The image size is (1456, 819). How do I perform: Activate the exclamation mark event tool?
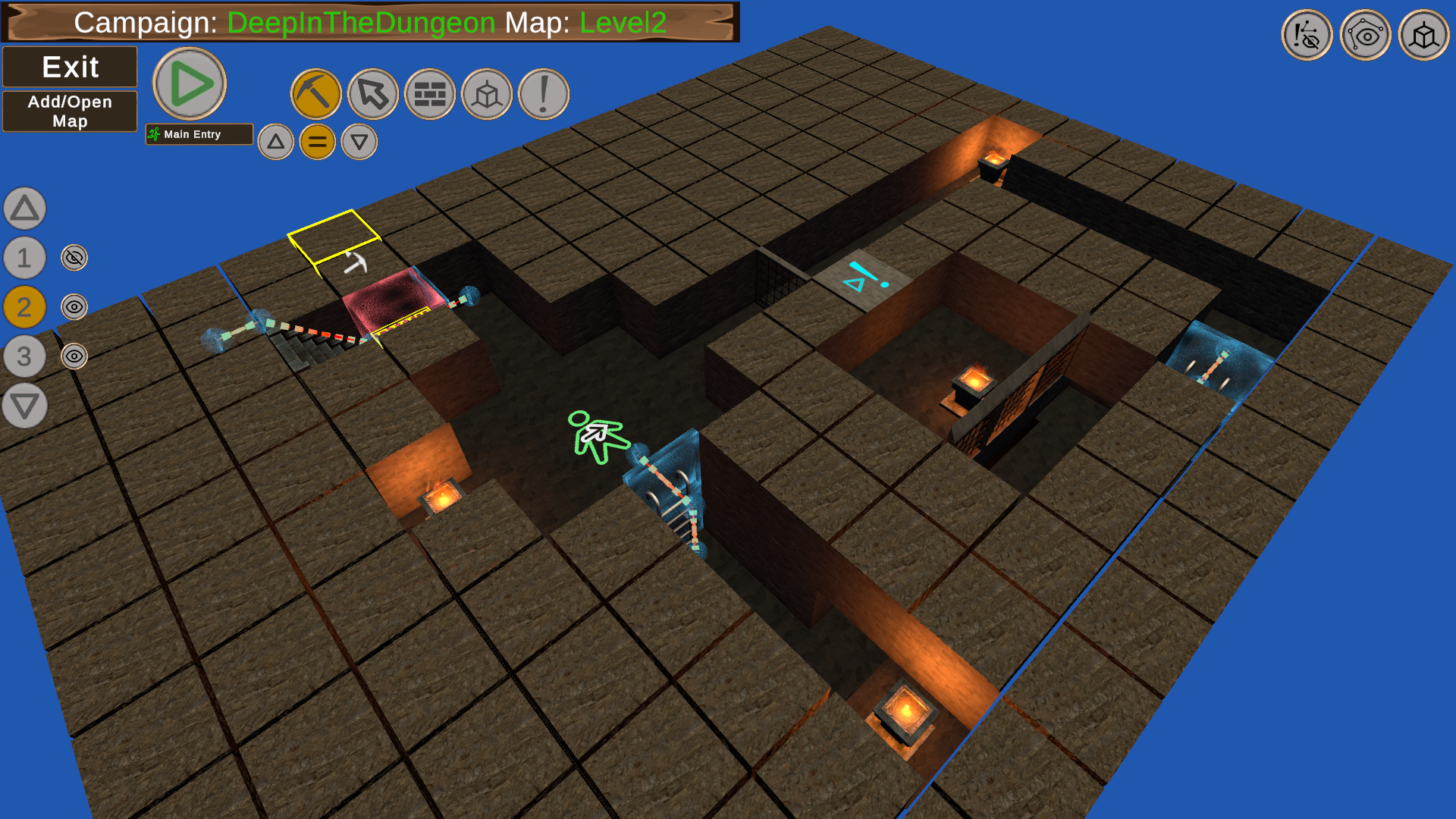pos(544,95)
